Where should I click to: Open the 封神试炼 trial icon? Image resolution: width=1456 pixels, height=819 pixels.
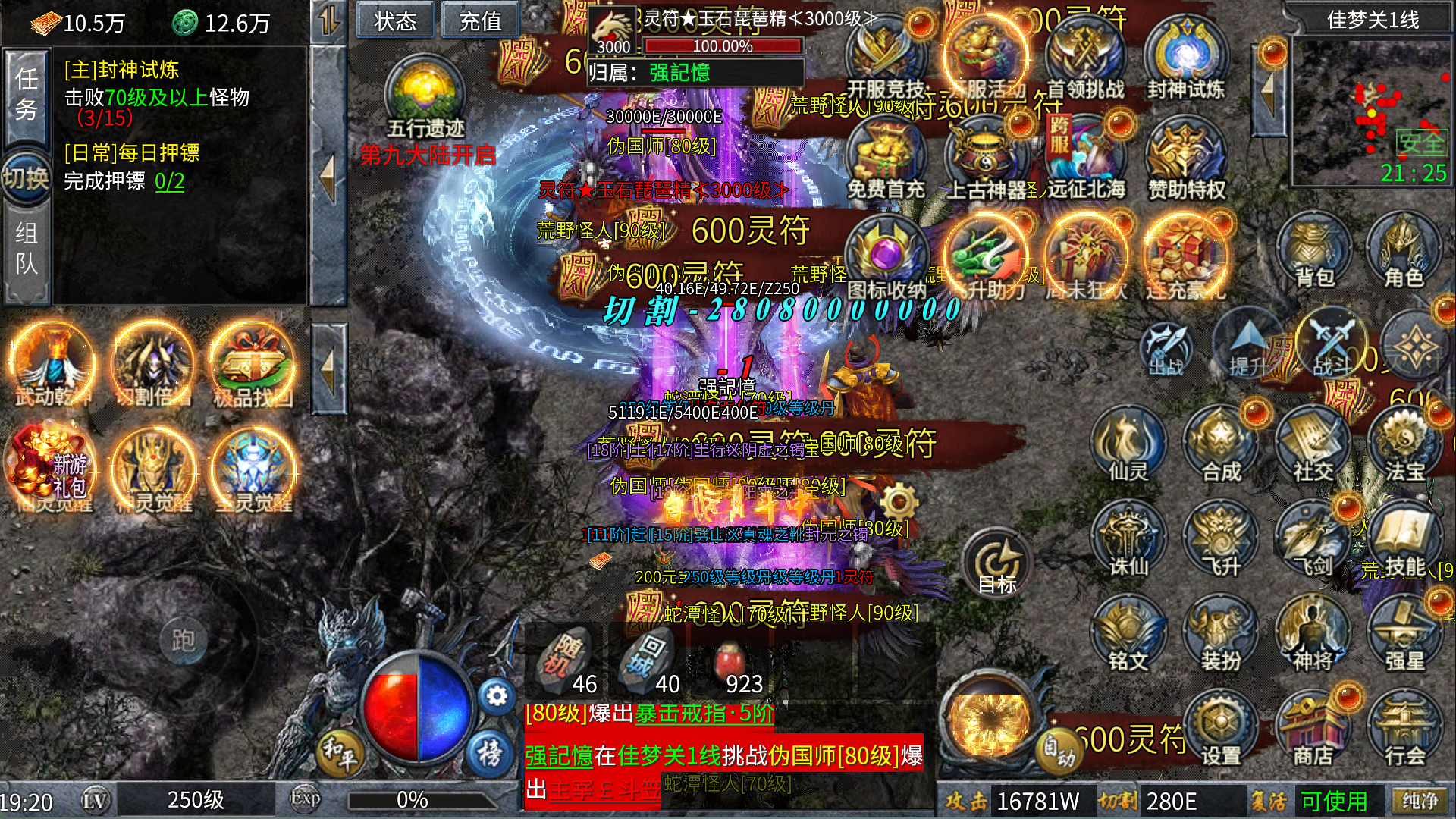pyautogui.click(x=1185, y=61)
